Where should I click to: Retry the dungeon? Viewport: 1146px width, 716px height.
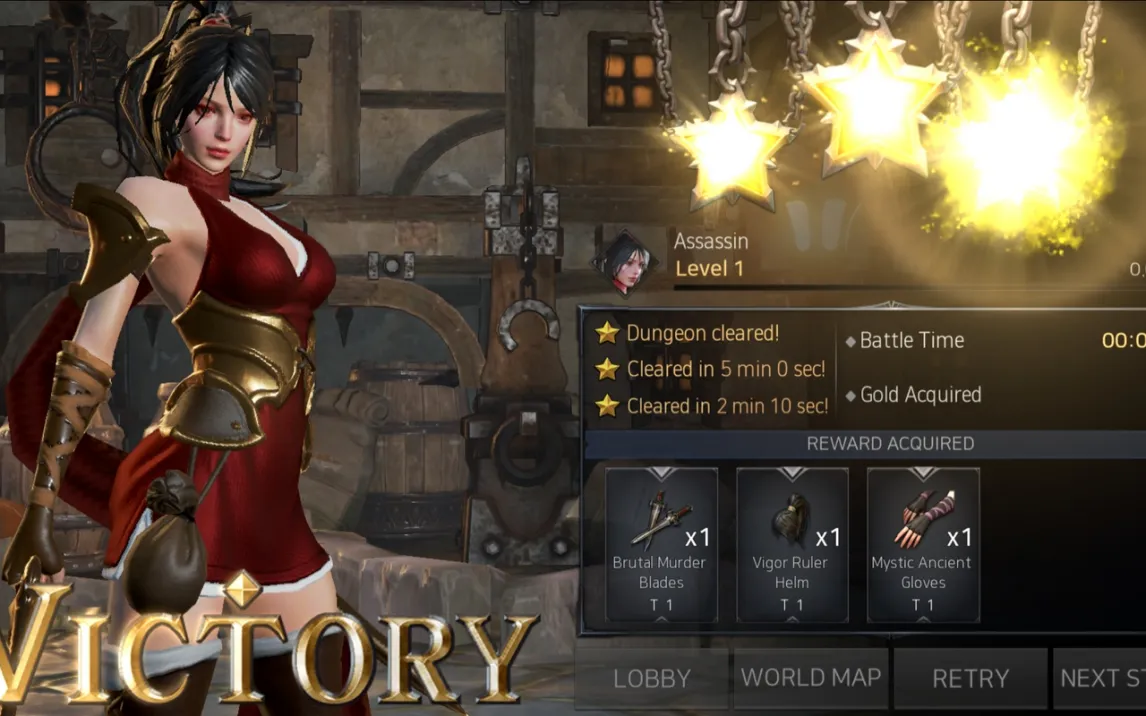[970, 679]
